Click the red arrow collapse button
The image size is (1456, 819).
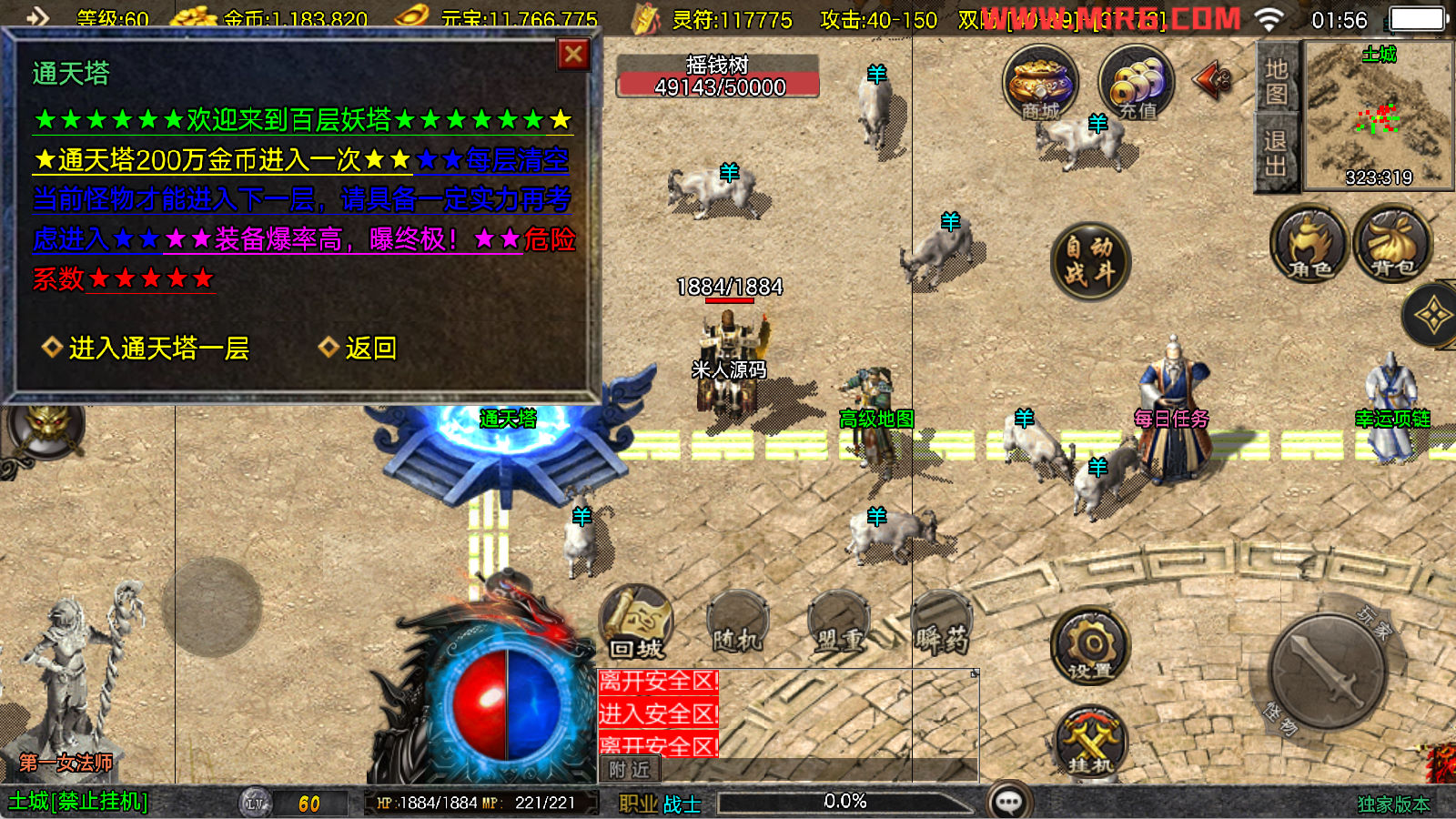[x=1212, y=80]
